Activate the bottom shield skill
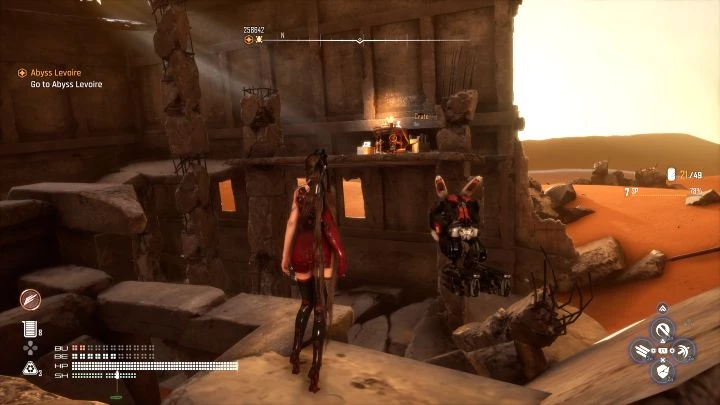This screenshot has width=720, height=405. coord(661,372)
